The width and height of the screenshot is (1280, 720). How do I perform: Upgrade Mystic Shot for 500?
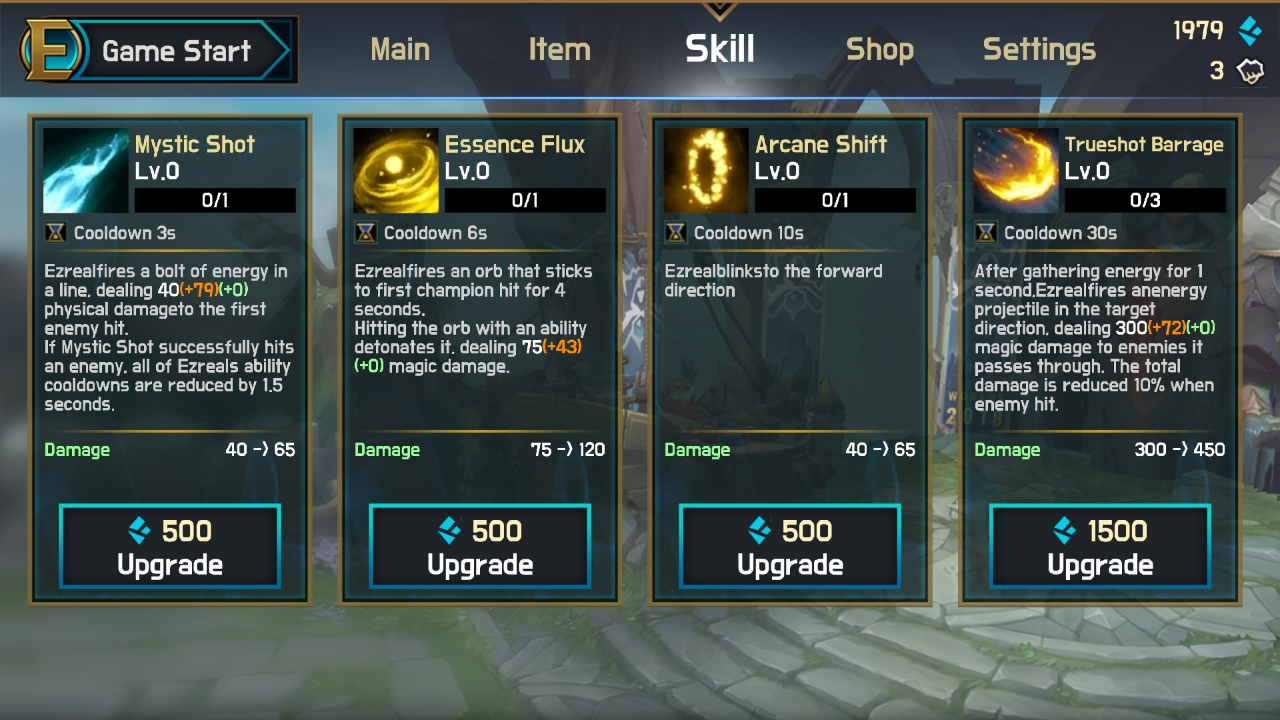click(x=170, y=547)
